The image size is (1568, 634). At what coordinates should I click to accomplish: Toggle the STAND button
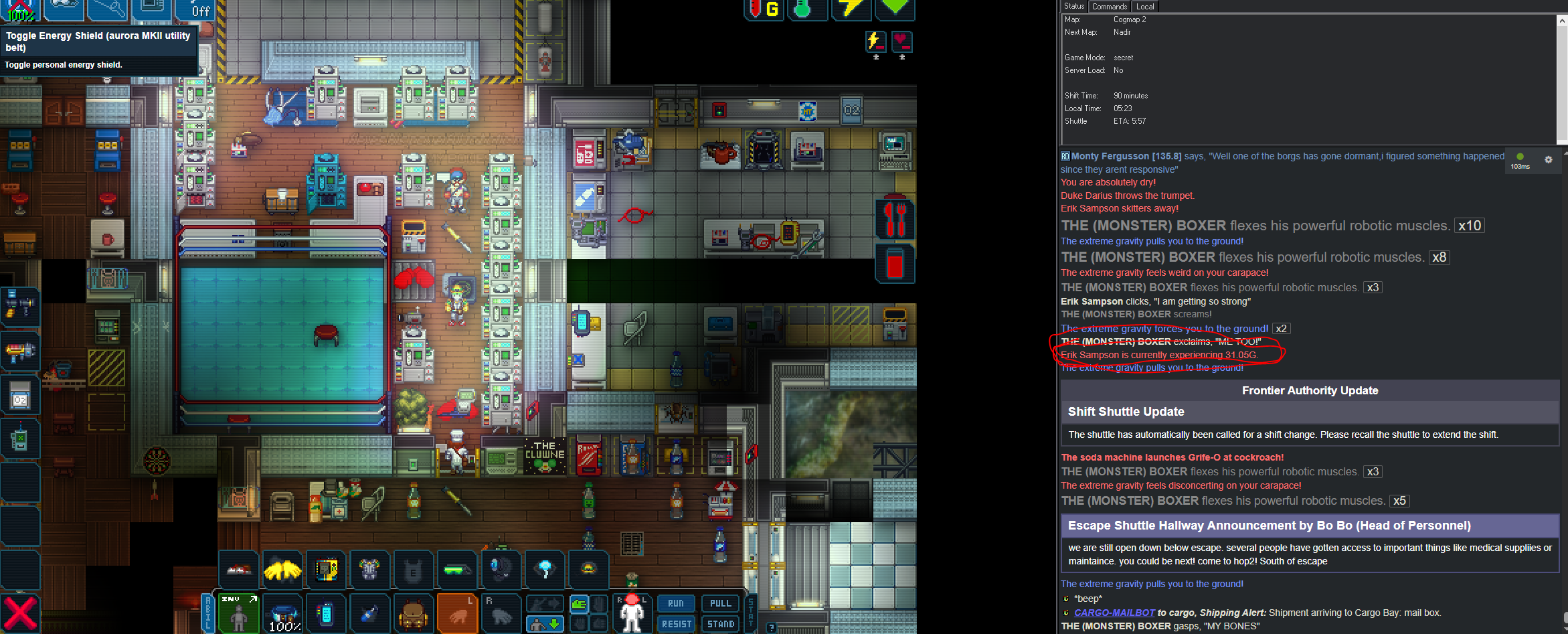720,624
